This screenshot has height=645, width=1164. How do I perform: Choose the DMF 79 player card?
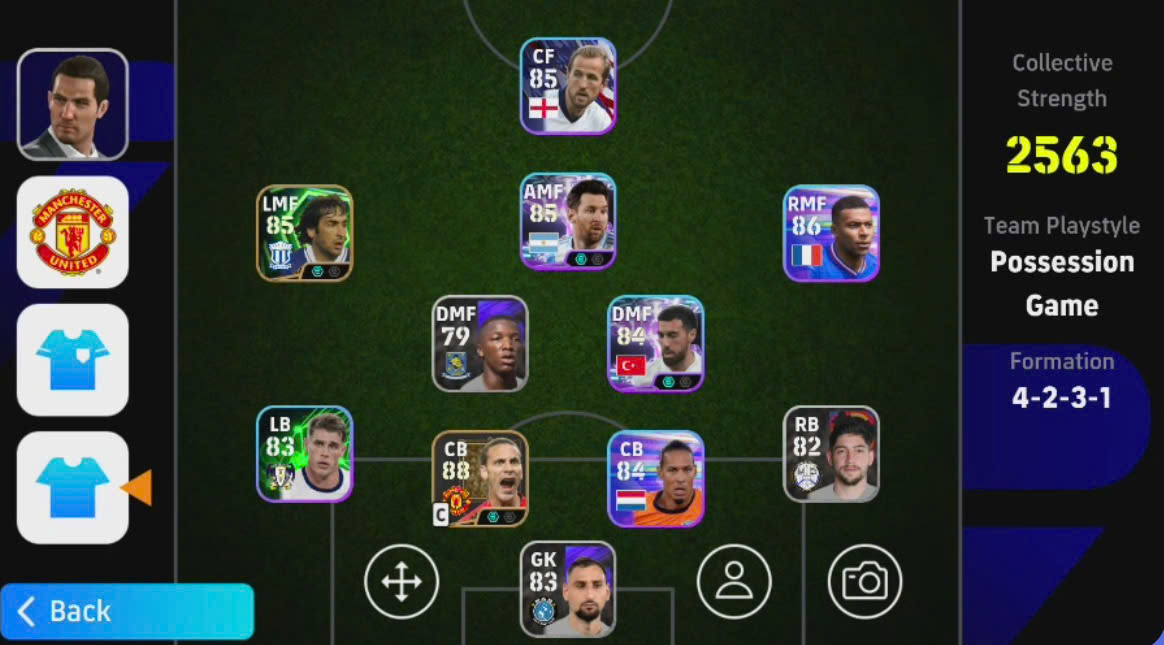click(x=480, y=343)
